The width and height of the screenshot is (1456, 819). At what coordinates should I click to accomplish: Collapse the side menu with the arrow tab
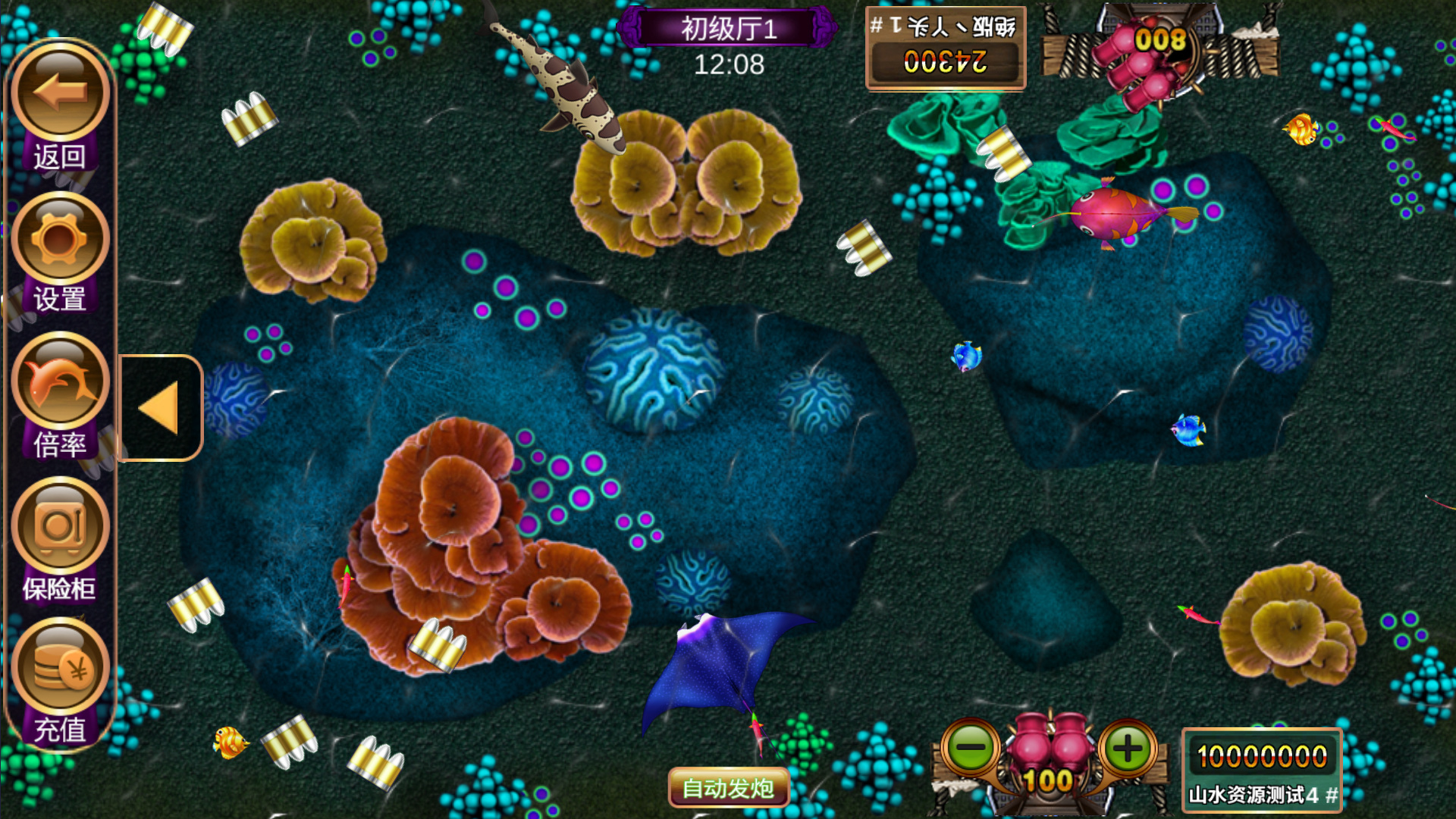tap(160, 408)
